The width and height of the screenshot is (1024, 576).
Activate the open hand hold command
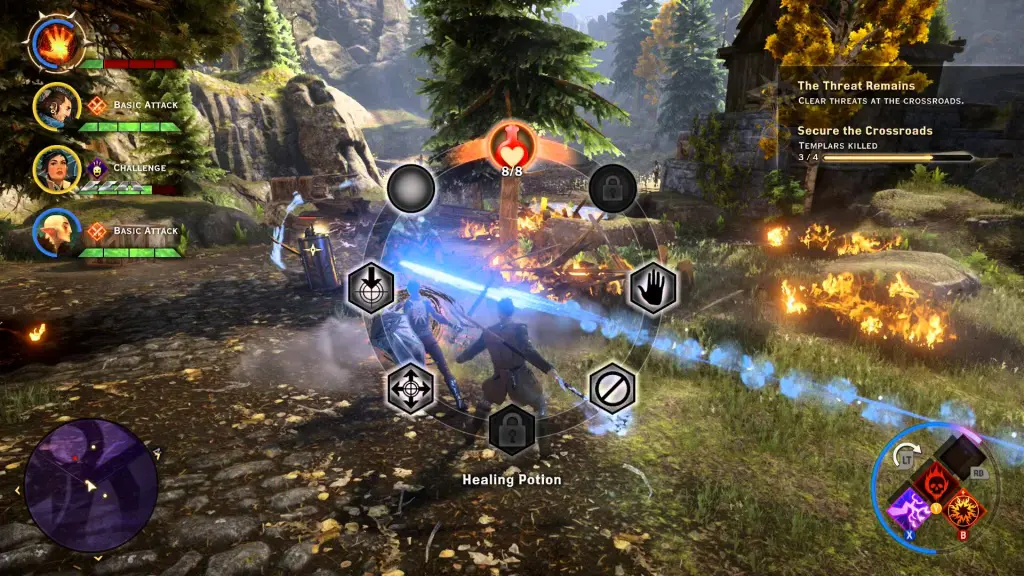(653, 287)
